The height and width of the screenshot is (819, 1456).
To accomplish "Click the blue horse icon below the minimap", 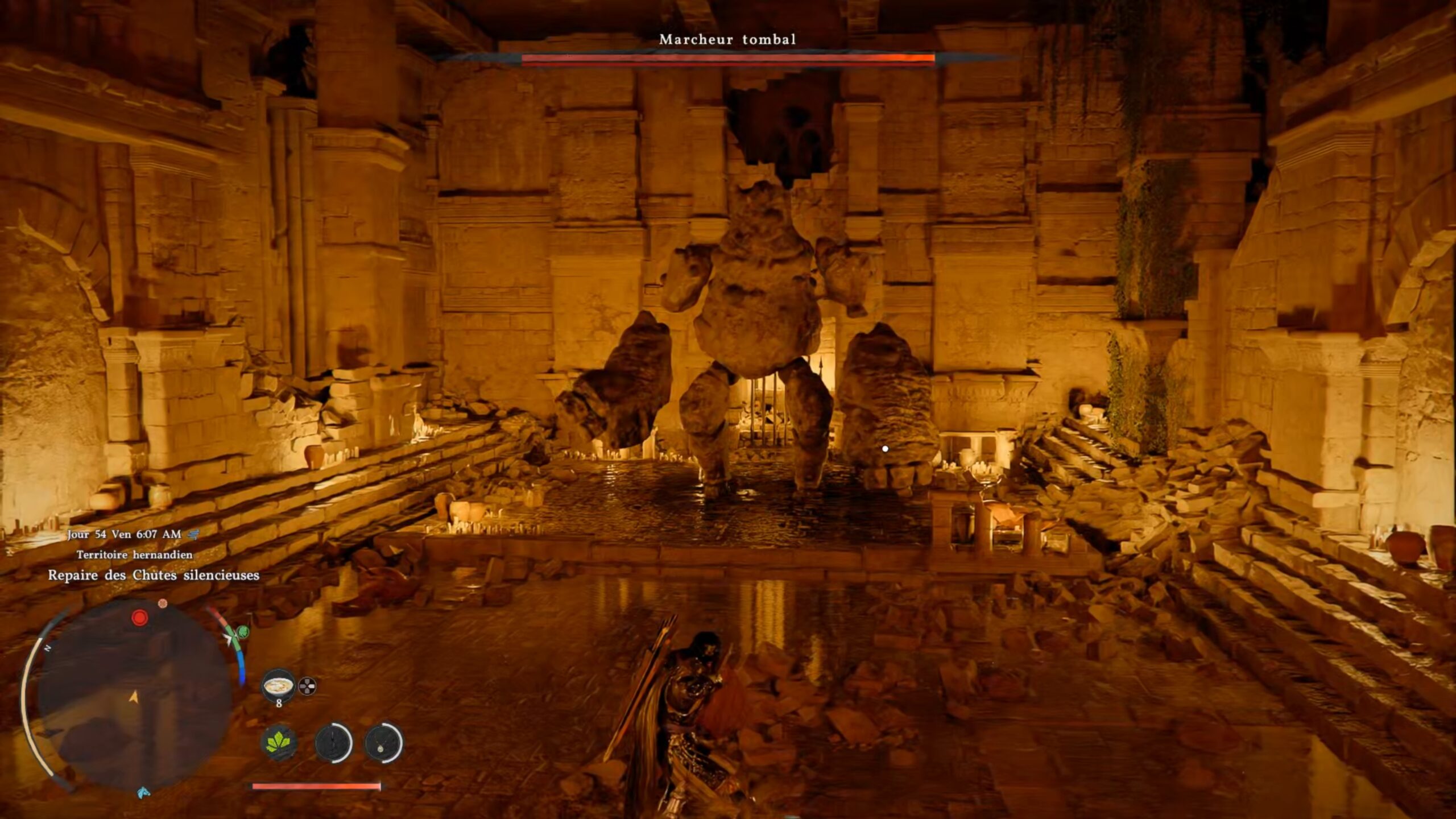I will click(x=143, y=792).
